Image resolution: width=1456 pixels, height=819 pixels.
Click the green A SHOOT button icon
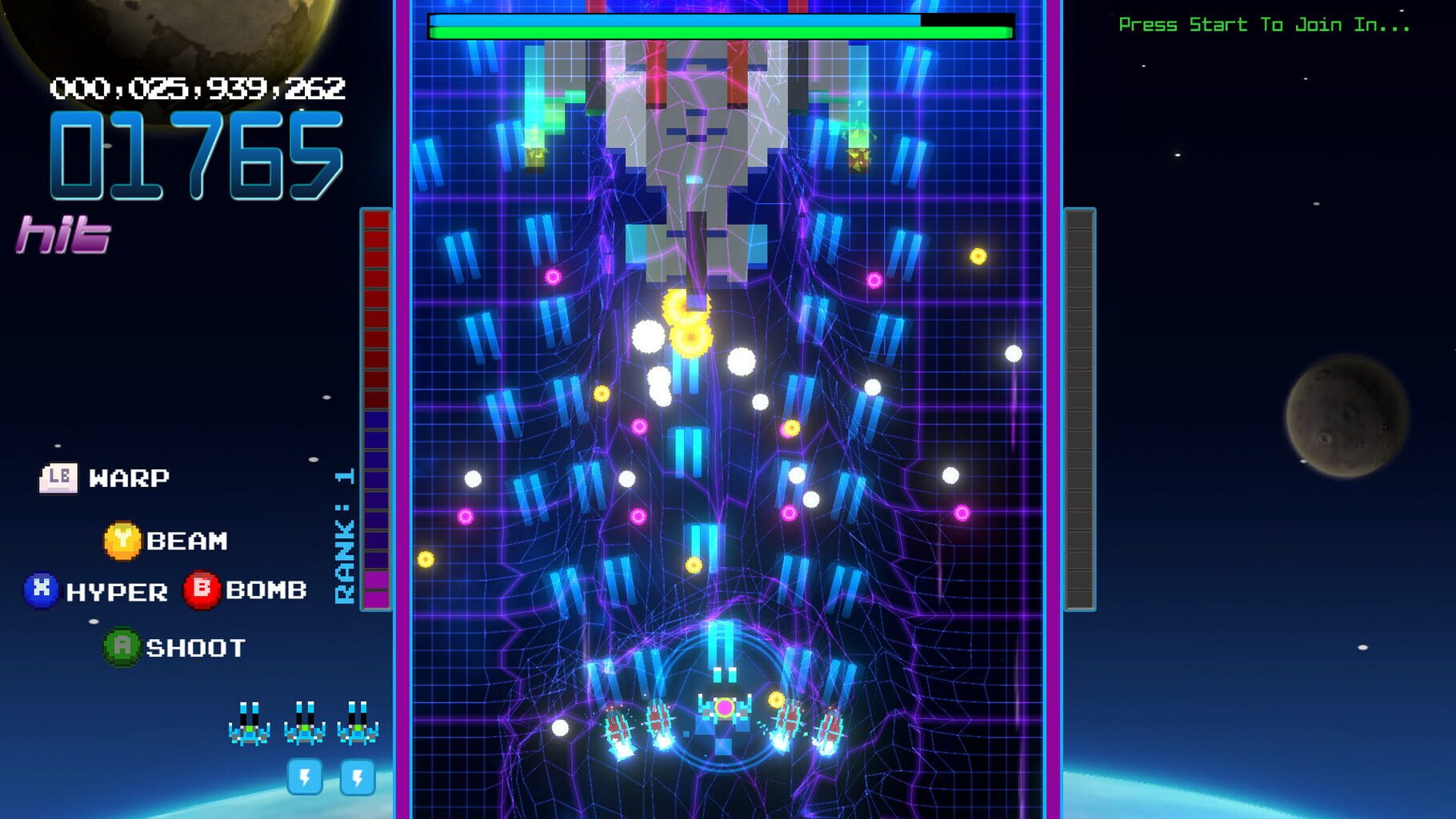point(122,646)
